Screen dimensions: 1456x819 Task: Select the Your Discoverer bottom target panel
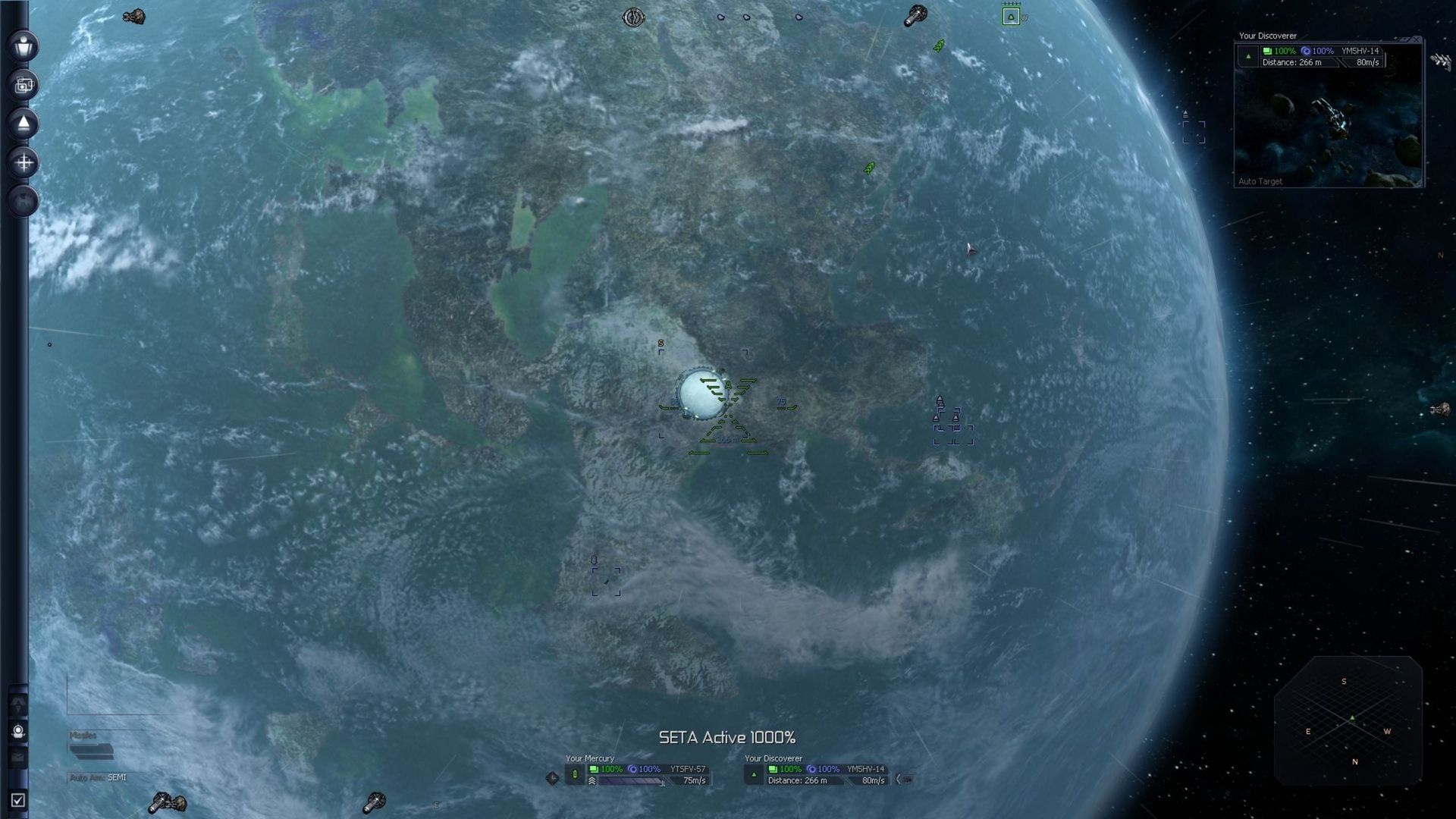(x=817, y=774)
